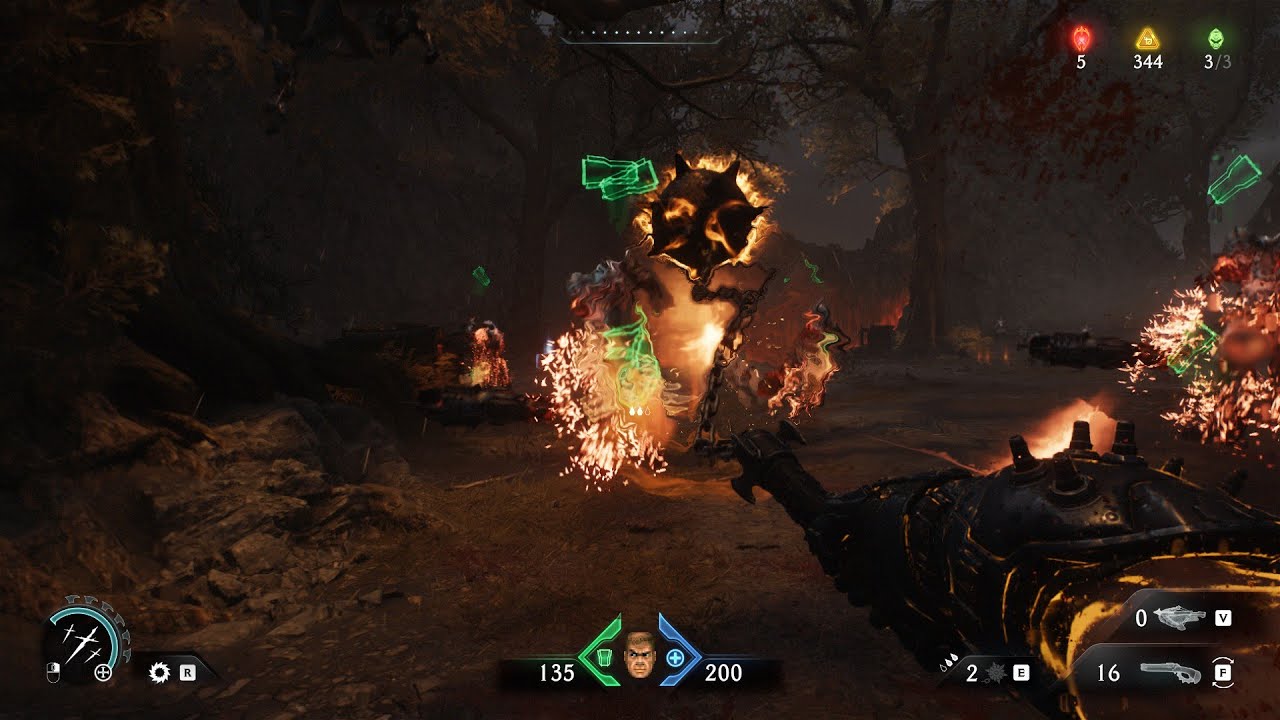Select the blue health cross icon

click(676, 658)
